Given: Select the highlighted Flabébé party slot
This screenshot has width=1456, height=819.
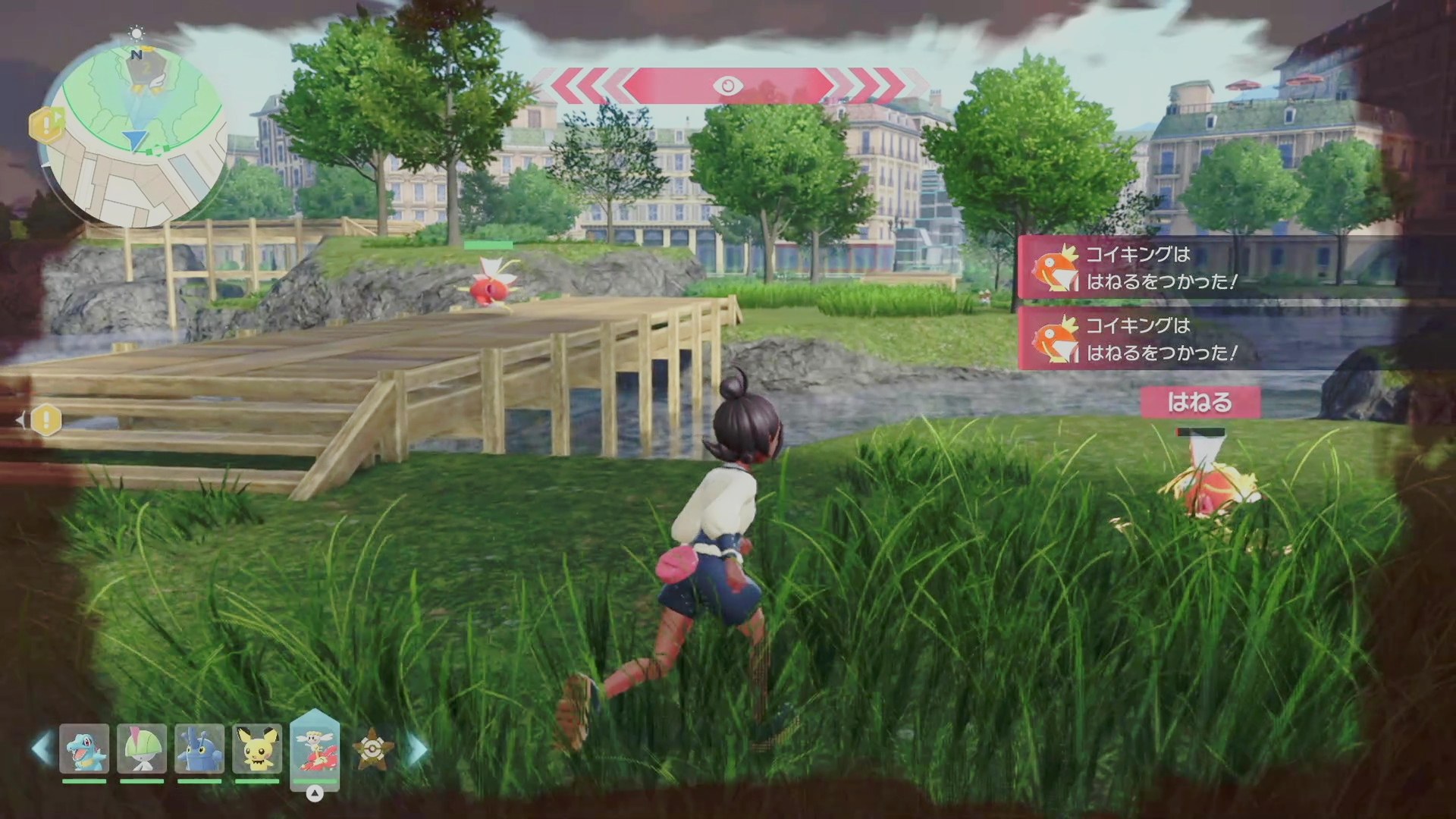Looking at the screenshot, I should point(315,749).
